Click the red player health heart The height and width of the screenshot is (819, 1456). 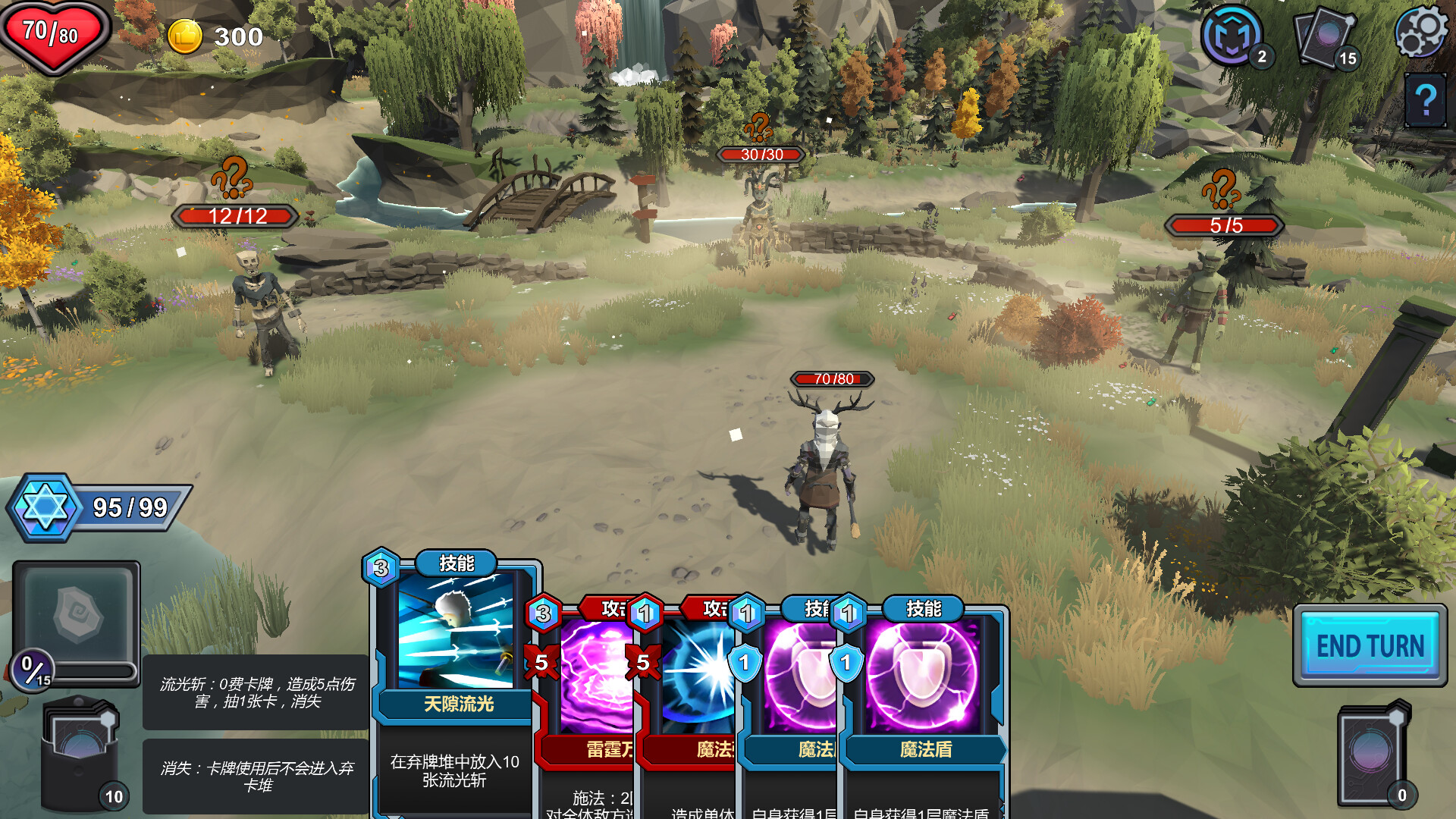52,34
